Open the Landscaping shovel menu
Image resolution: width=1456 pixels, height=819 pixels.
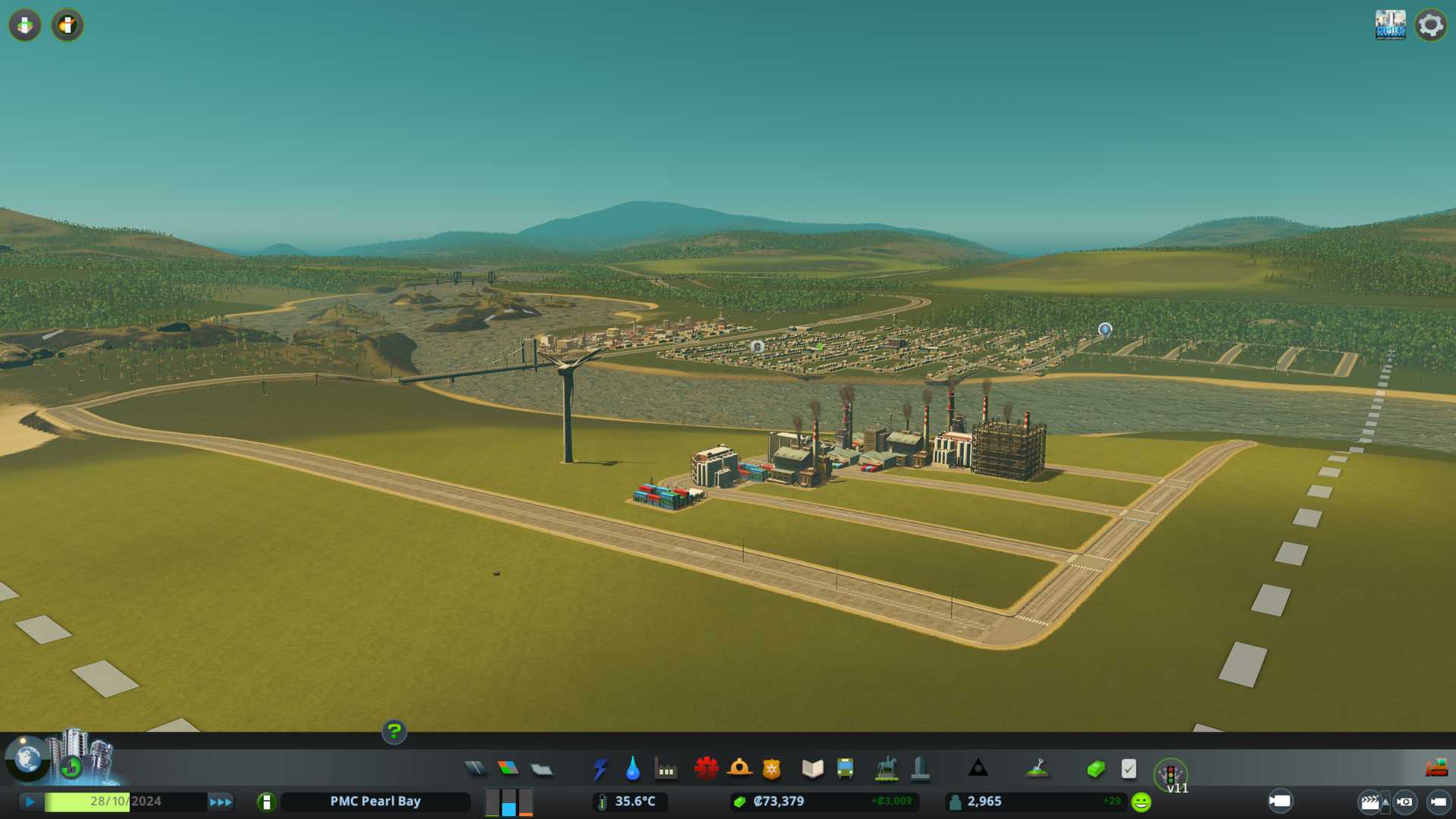coord(1037,769)
